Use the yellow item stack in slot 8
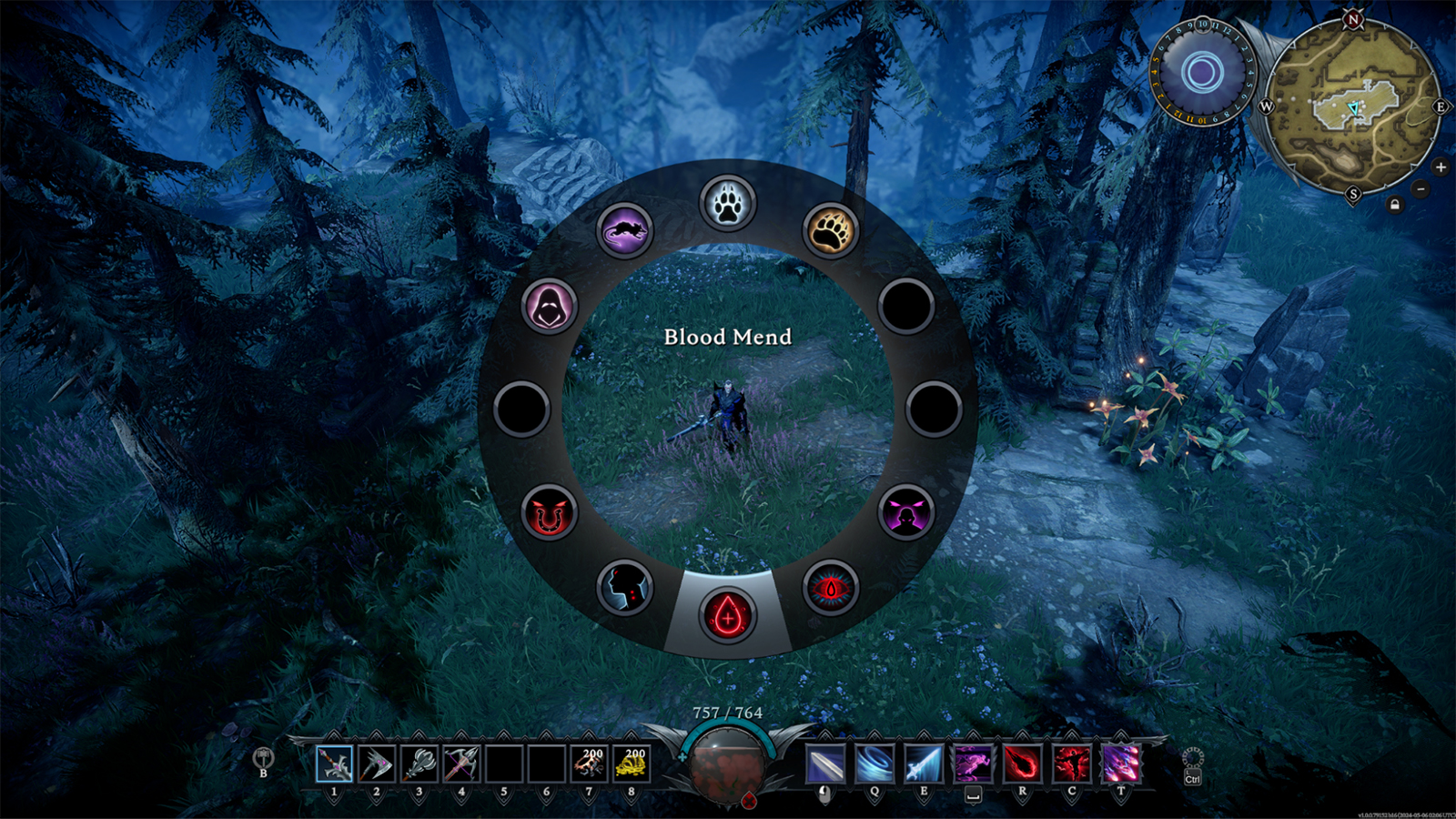The height and width of the screenshot is (819, 1456). click(x=632, y=763)
